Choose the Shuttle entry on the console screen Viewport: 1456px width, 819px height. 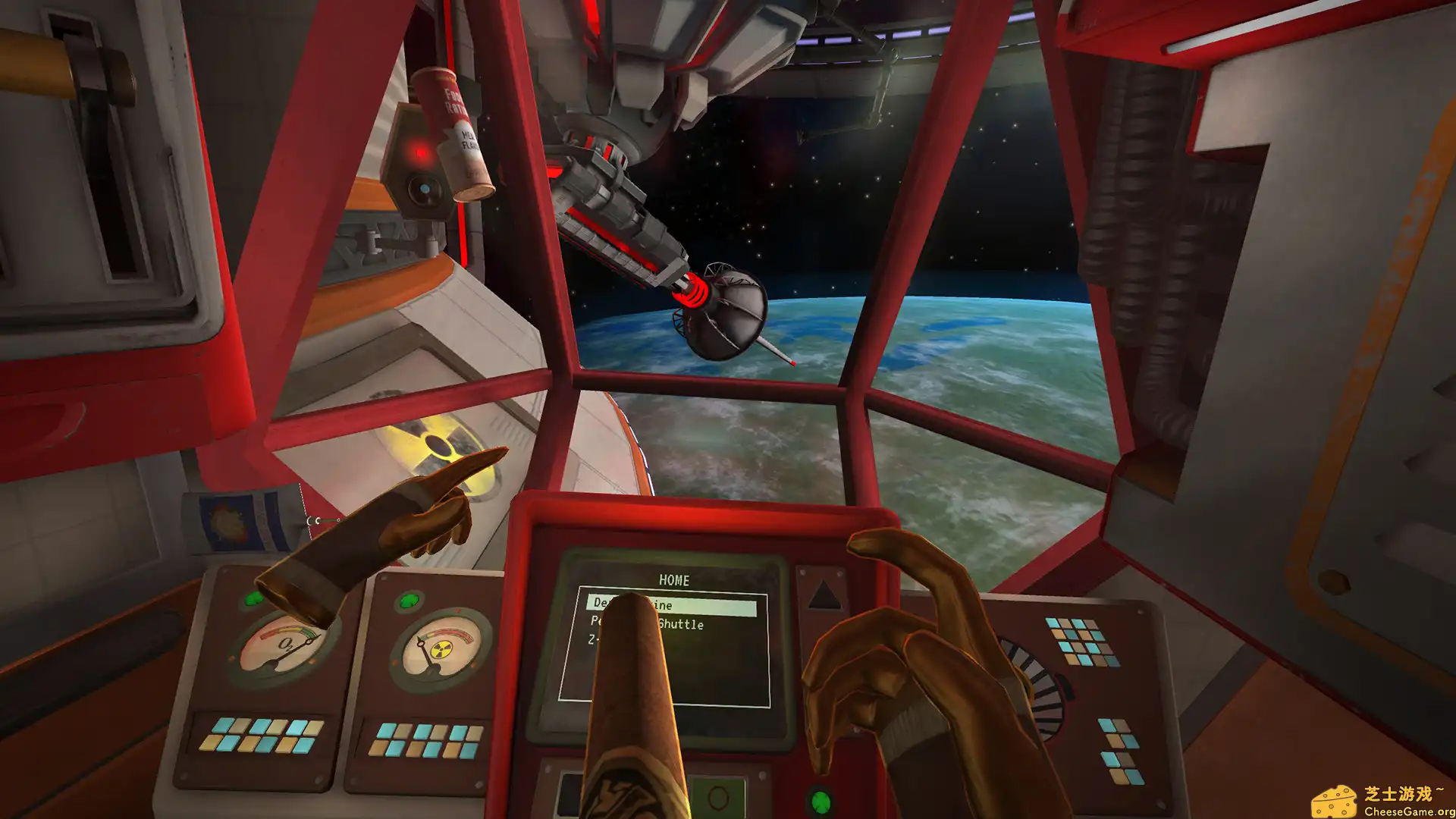click(x=680, y=624)
